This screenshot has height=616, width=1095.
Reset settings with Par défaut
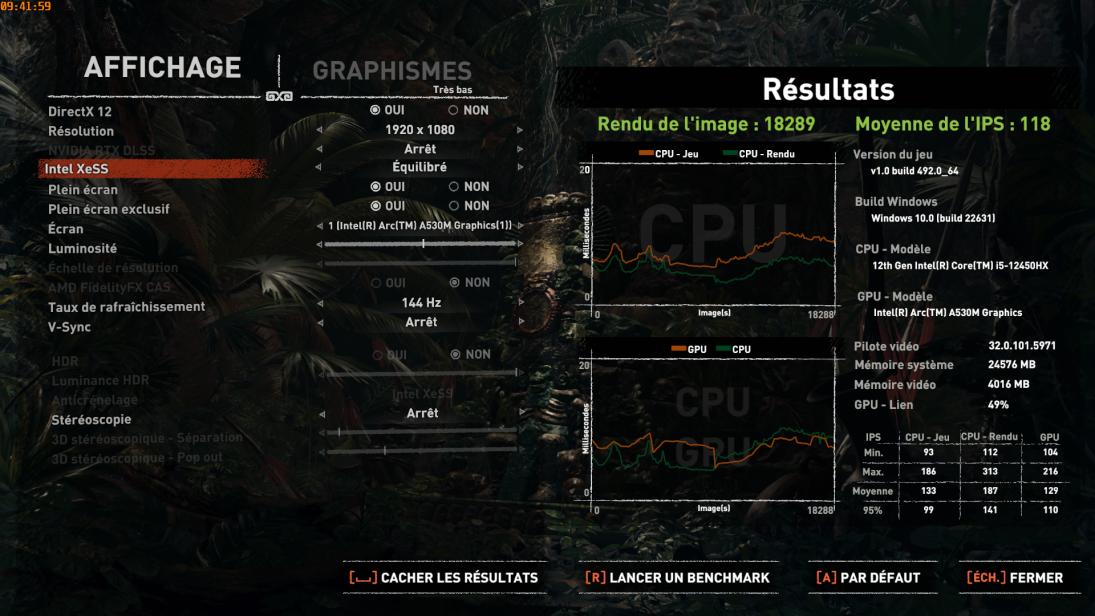pos(867,577)
